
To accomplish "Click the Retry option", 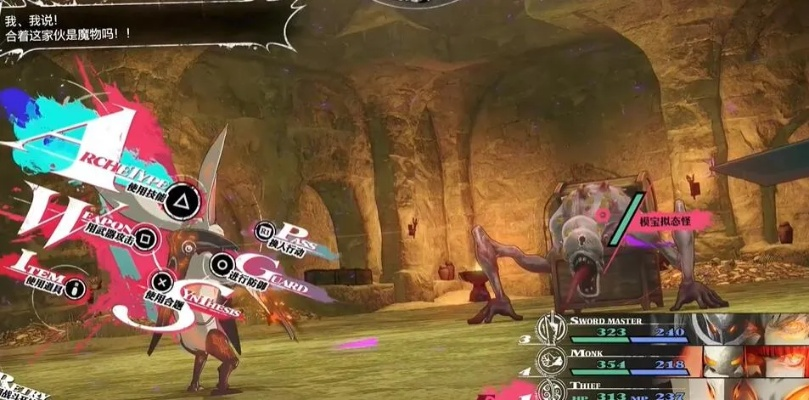I will click(22, 386).
